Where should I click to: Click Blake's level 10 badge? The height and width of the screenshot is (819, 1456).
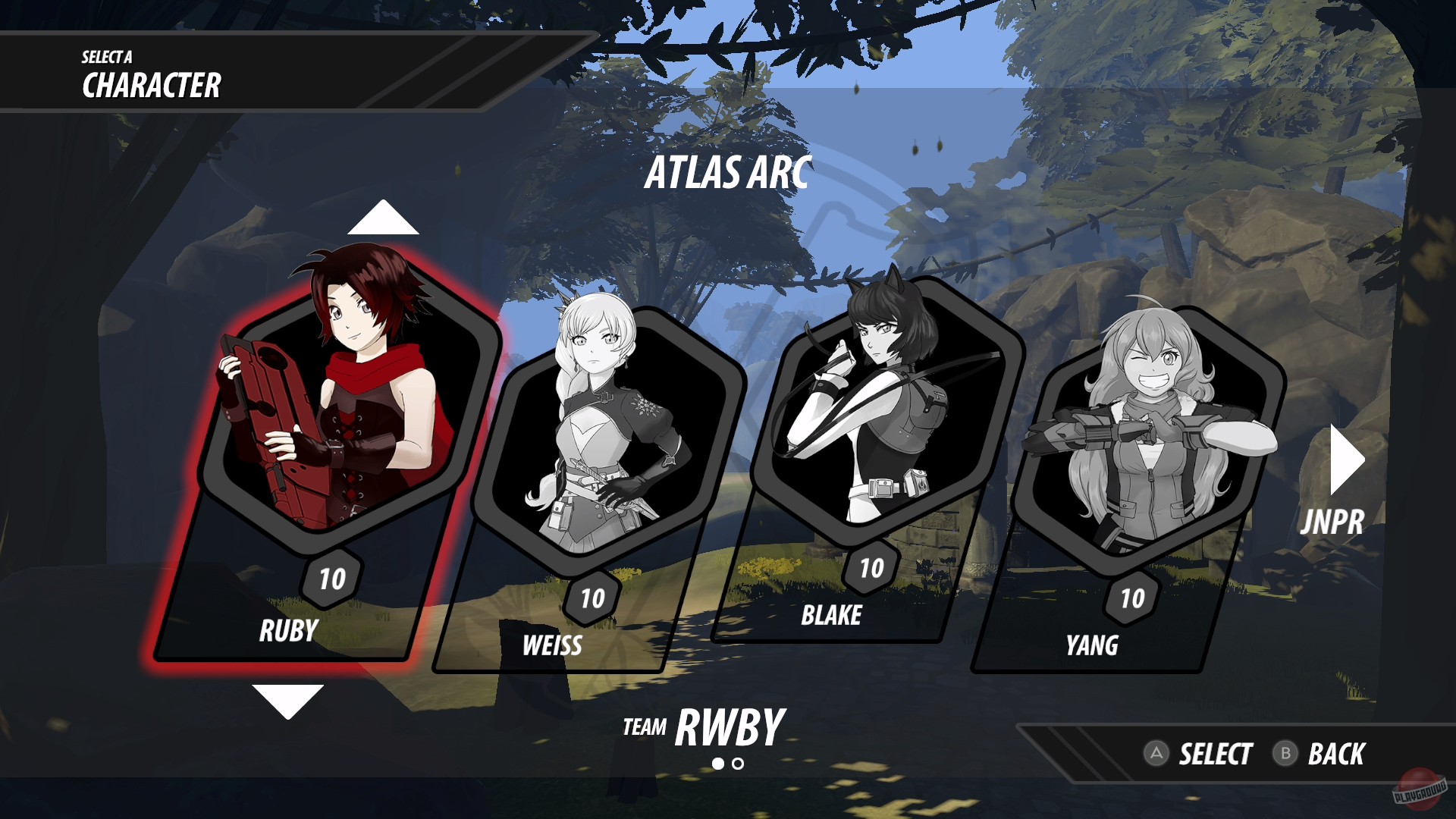(871, 567)
